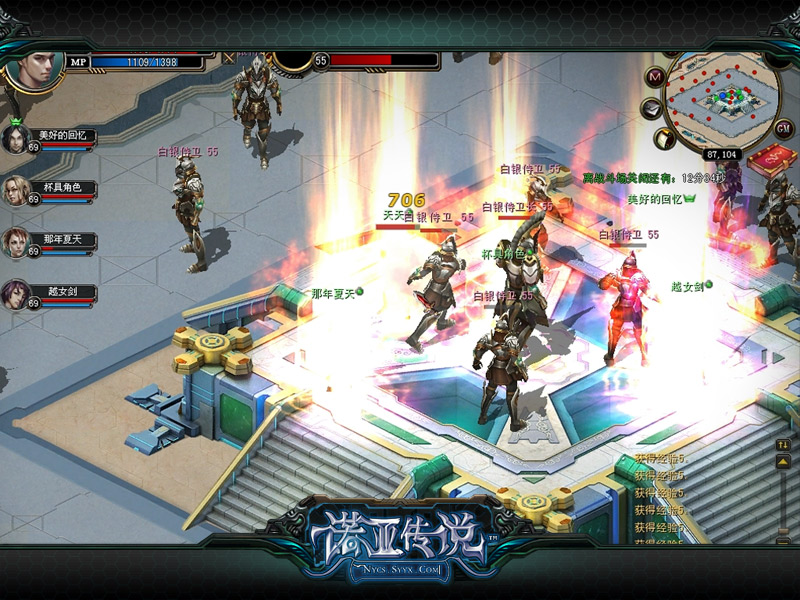Viewport: 800px width, 600px height.
Task: Click the crossed swords icon near target frame
Action: click(229, 58)
